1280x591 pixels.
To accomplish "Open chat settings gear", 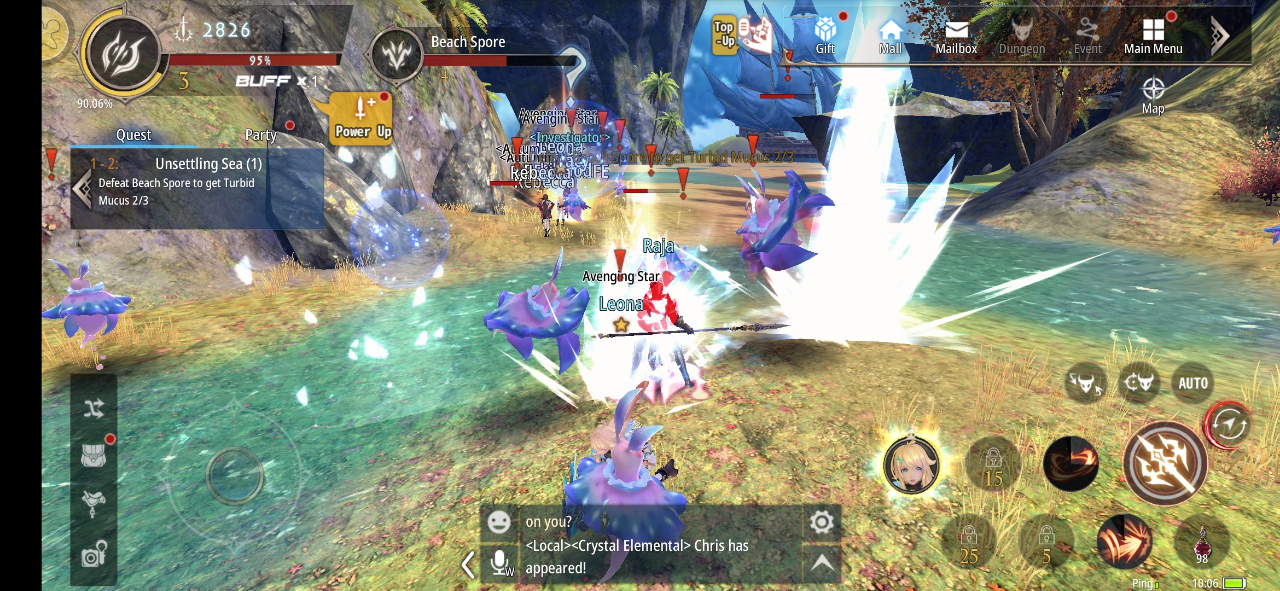I will [x=821, y=522].
